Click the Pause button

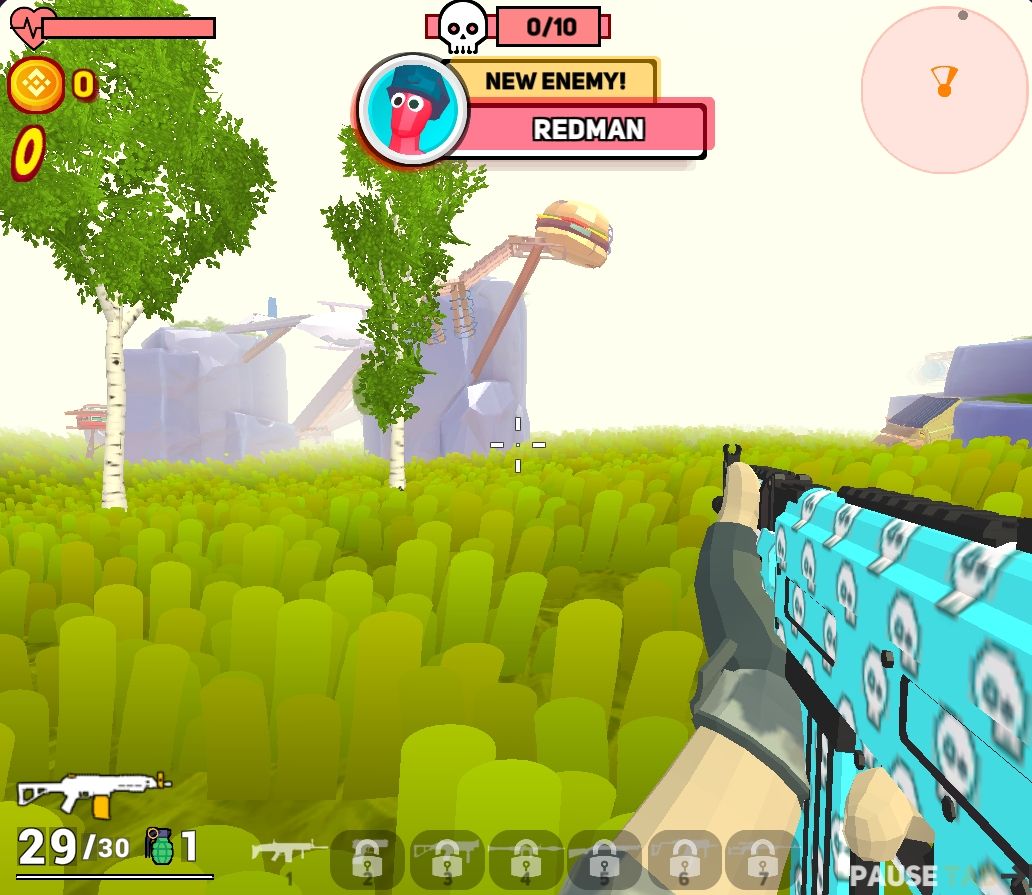click(894, 877)
